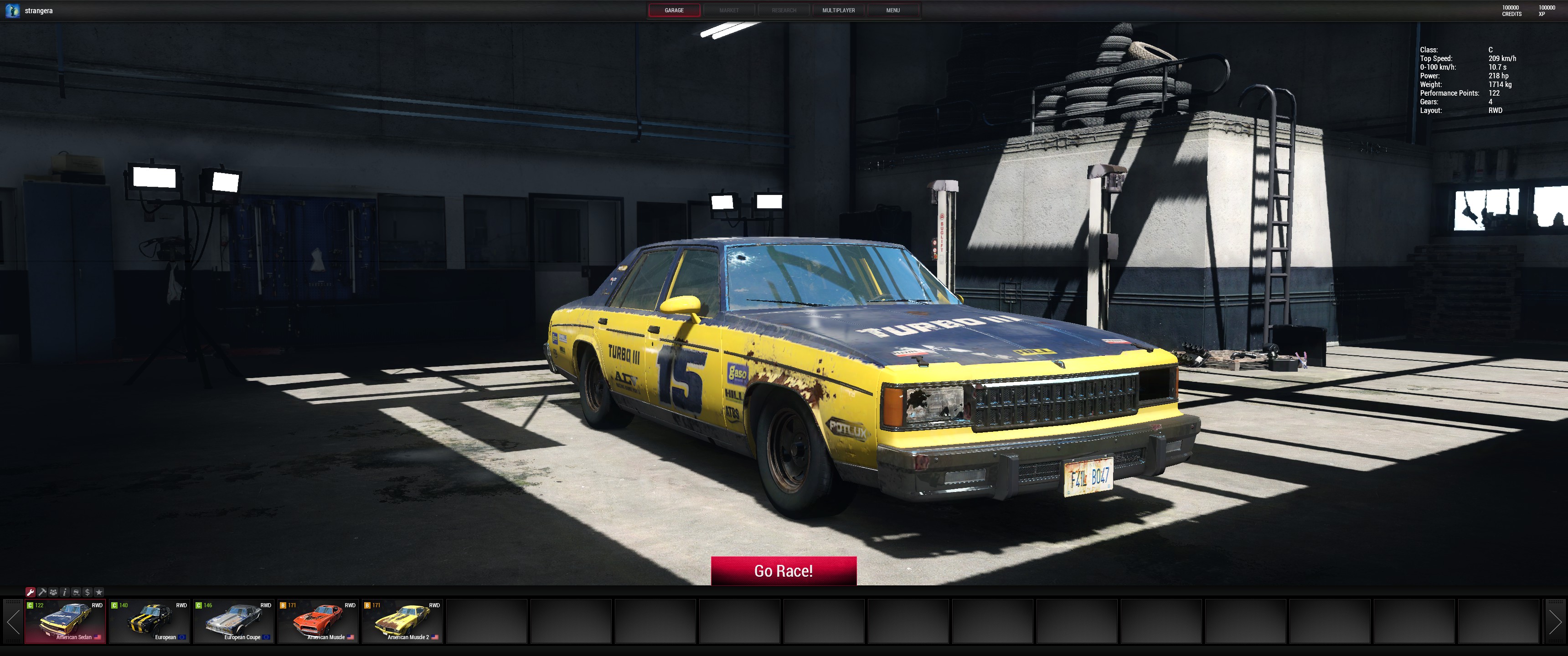Open the dollar sign icon
This screenshot has width=1568, height=656.
coord(88,592)
